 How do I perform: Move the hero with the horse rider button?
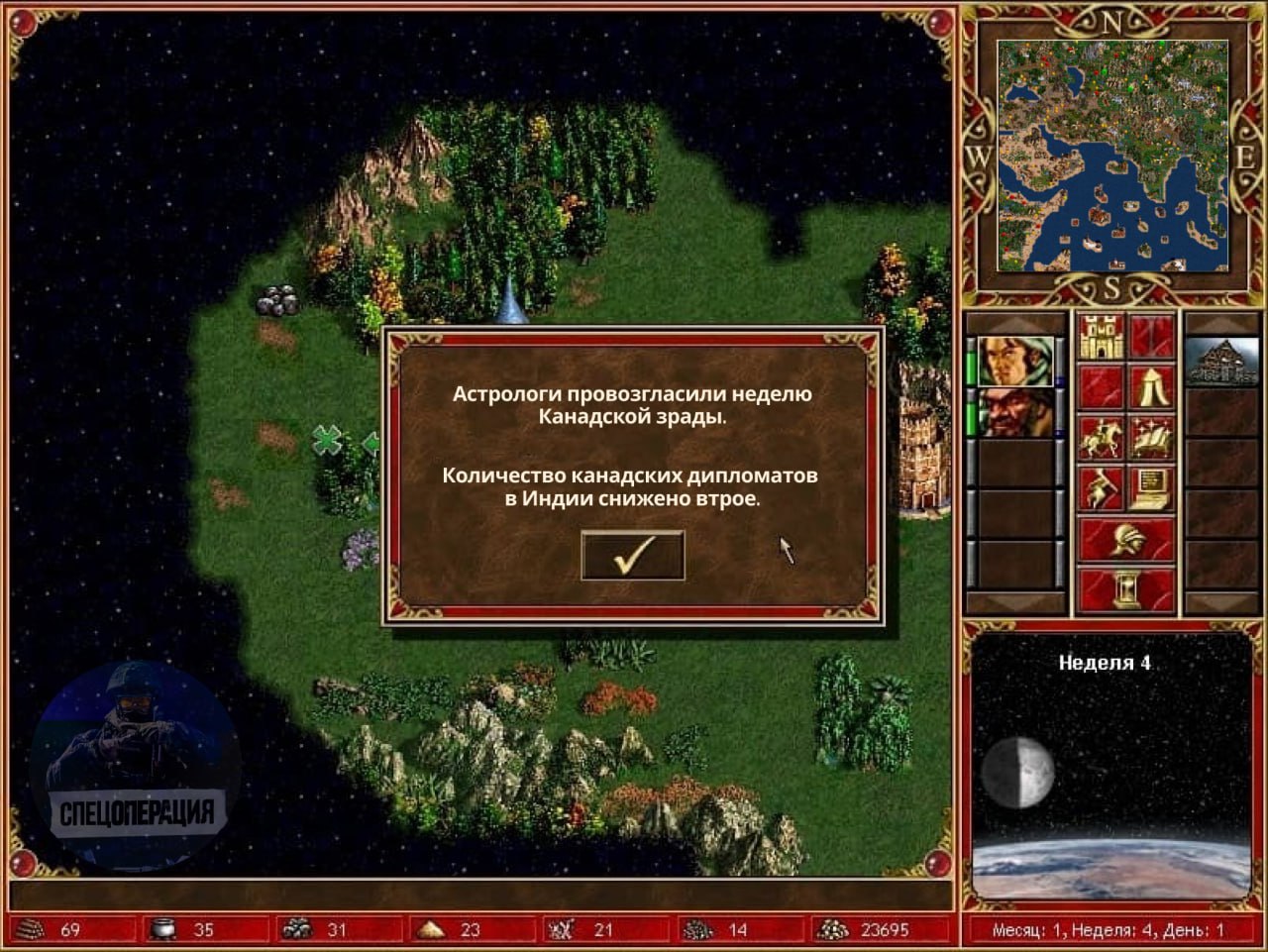(x=1100, y=438)
